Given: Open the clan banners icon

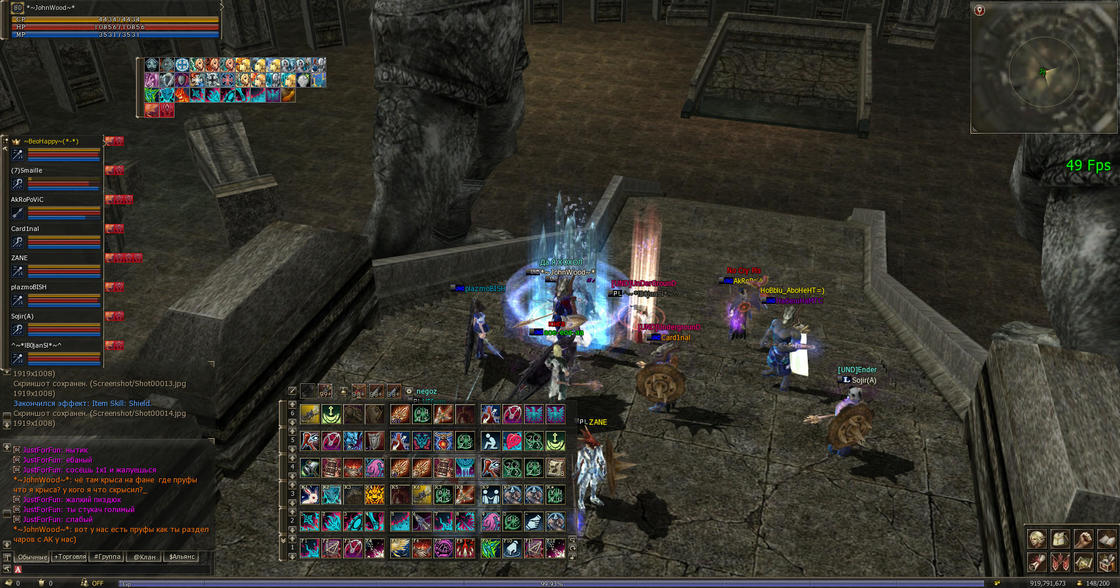Looking at the screenshot, I should (x=1061, y=562).
